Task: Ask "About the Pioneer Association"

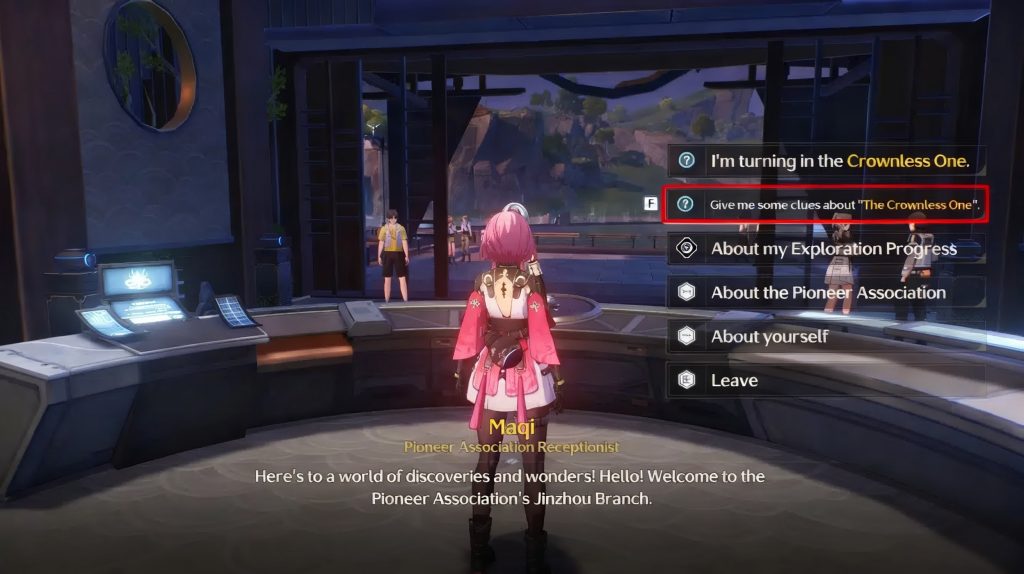Action: point(826,293)
